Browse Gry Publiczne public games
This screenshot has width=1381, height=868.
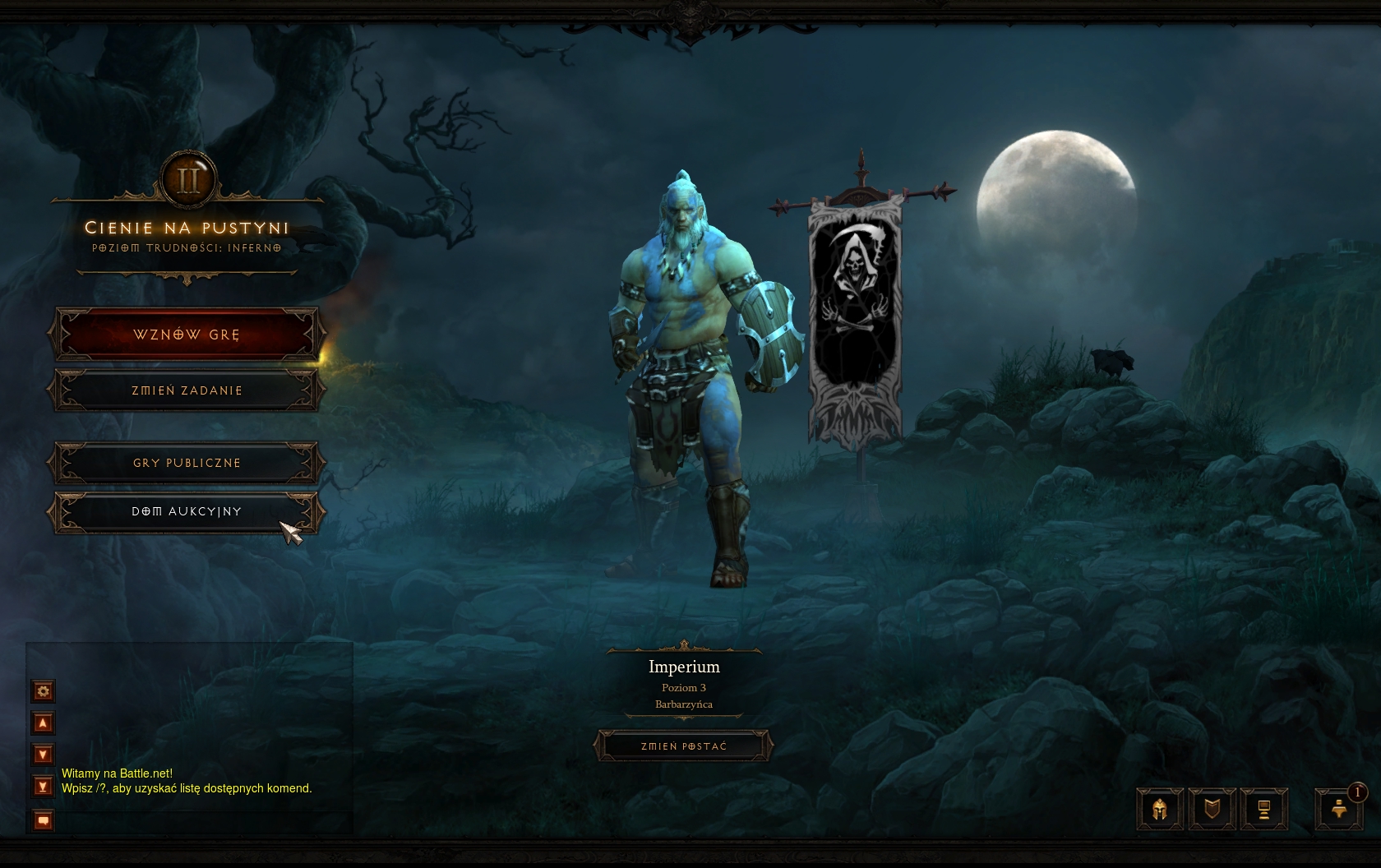(x=187, y=463)
